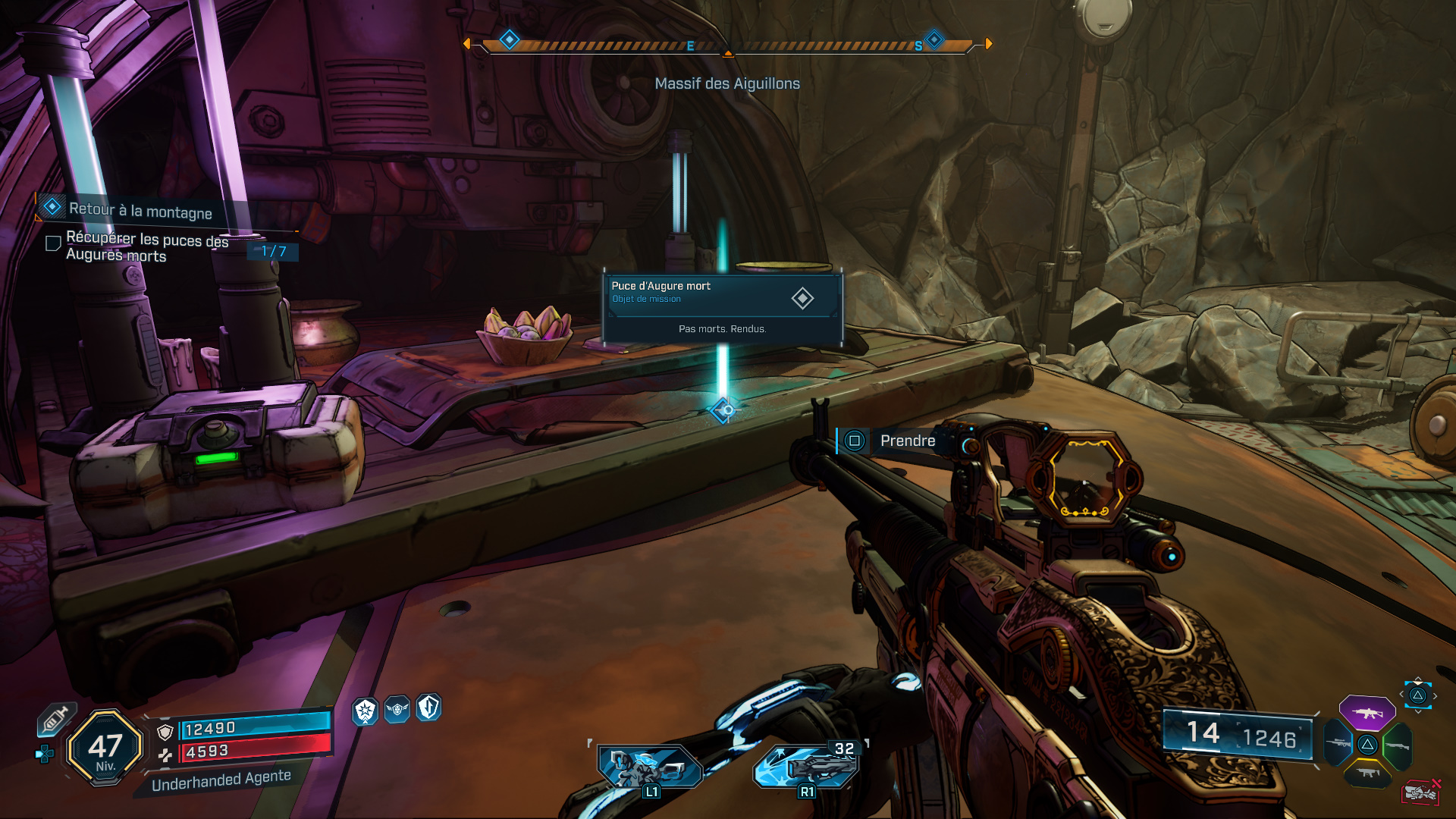Open the level 47 character badge
This screenshot has width=1456, height=819.
[x=105, y=748]
